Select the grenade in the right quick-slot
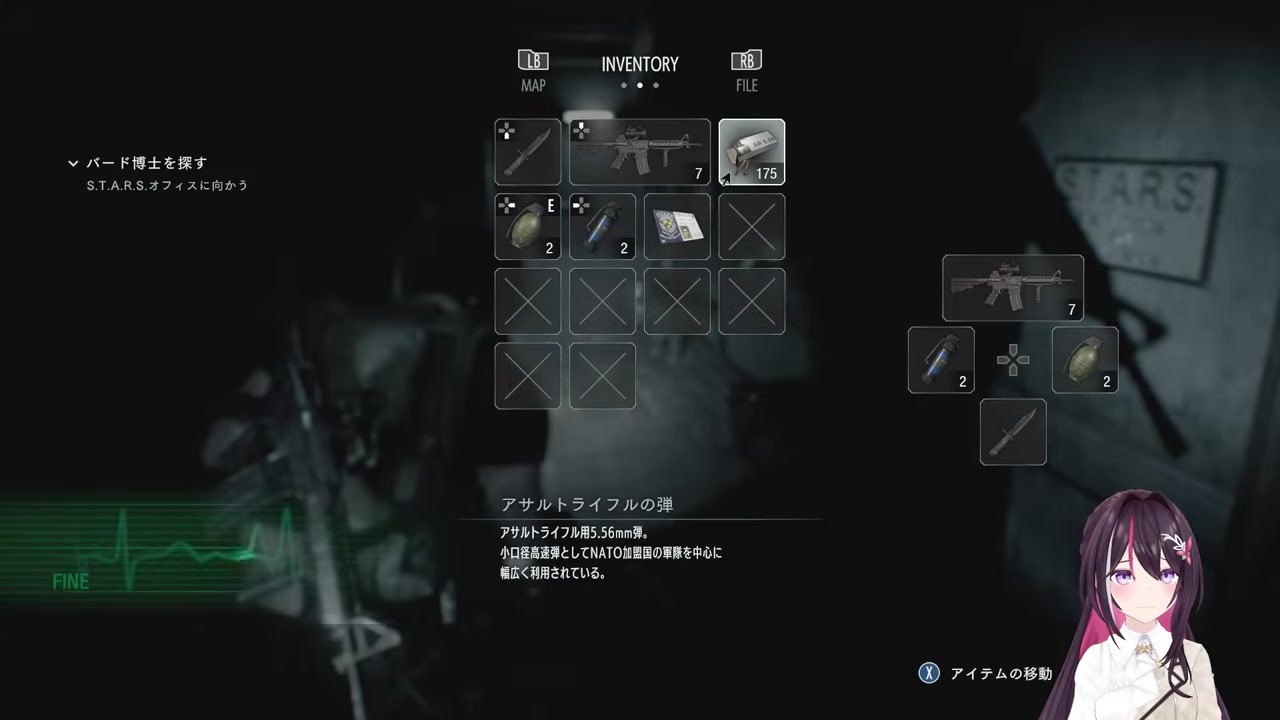The image size is (1280, 720). [x=1085, y=360]
